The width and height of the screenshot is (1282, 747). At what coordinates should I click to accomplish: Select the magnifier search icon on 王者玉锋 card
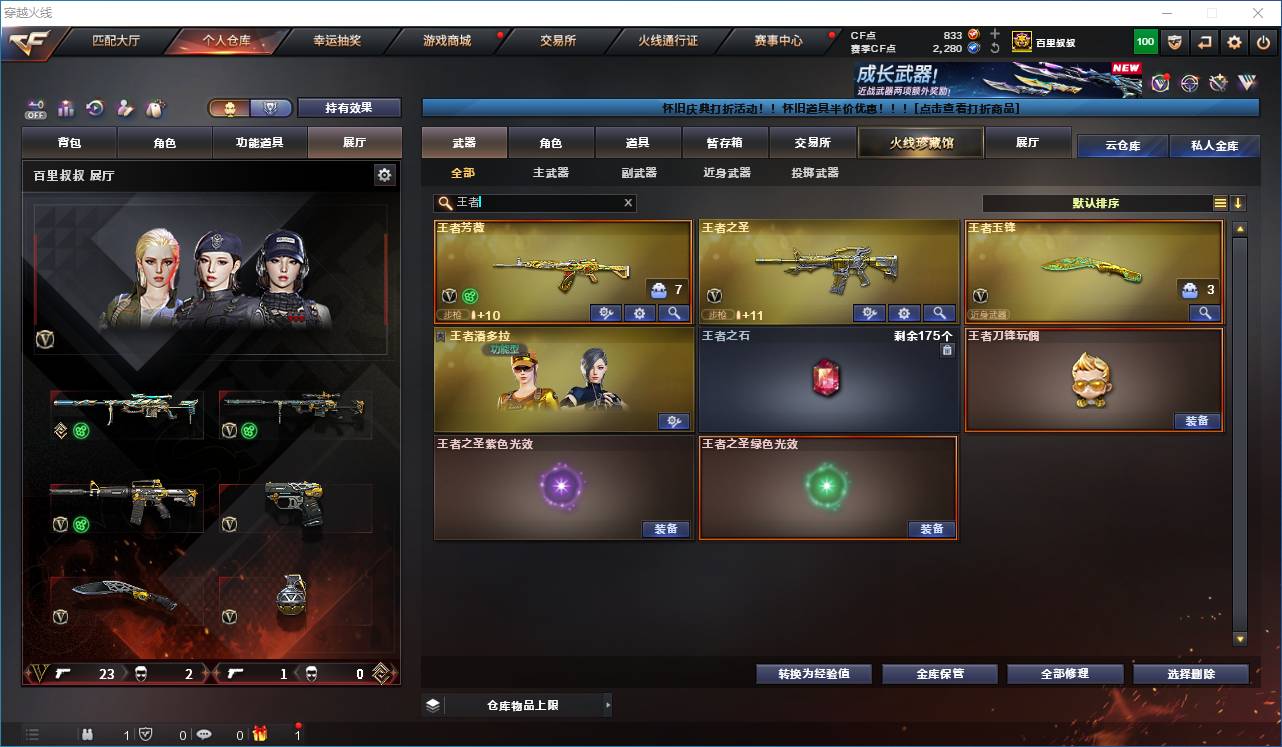coord(1204,313)
